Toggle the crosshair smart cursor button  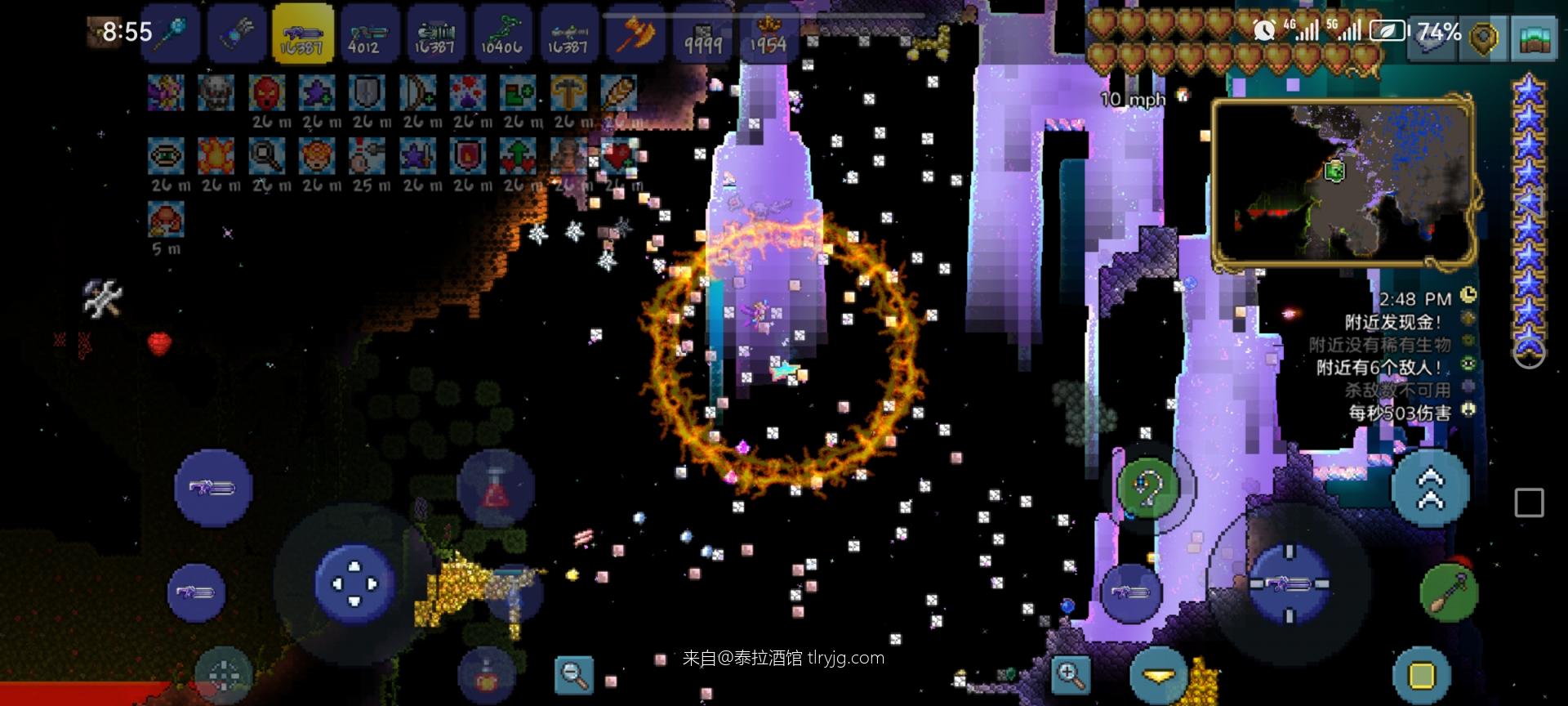pyautogui.click(x=223, y=675)
